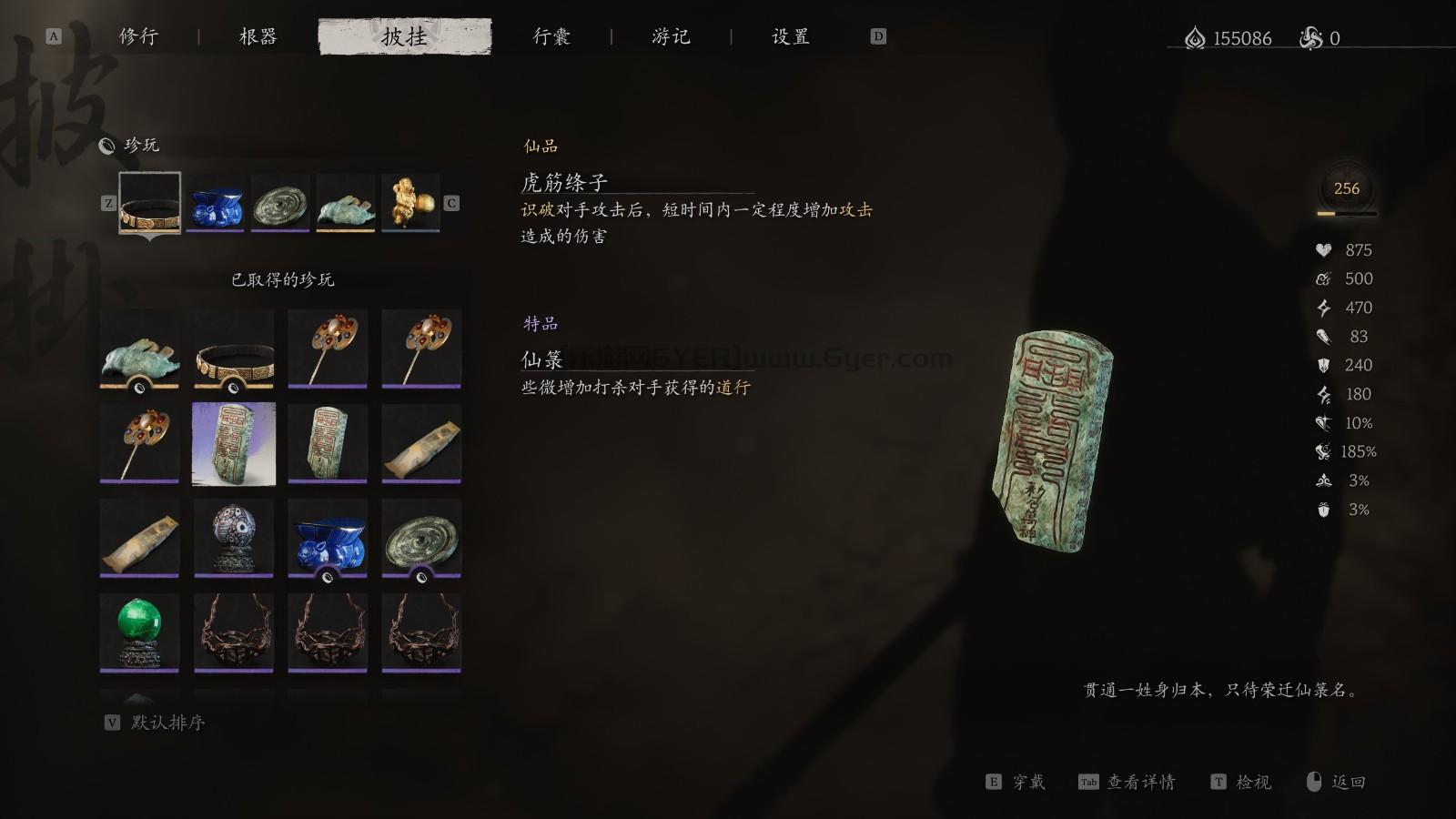Click the heart health stat icon

[1323, 249]
